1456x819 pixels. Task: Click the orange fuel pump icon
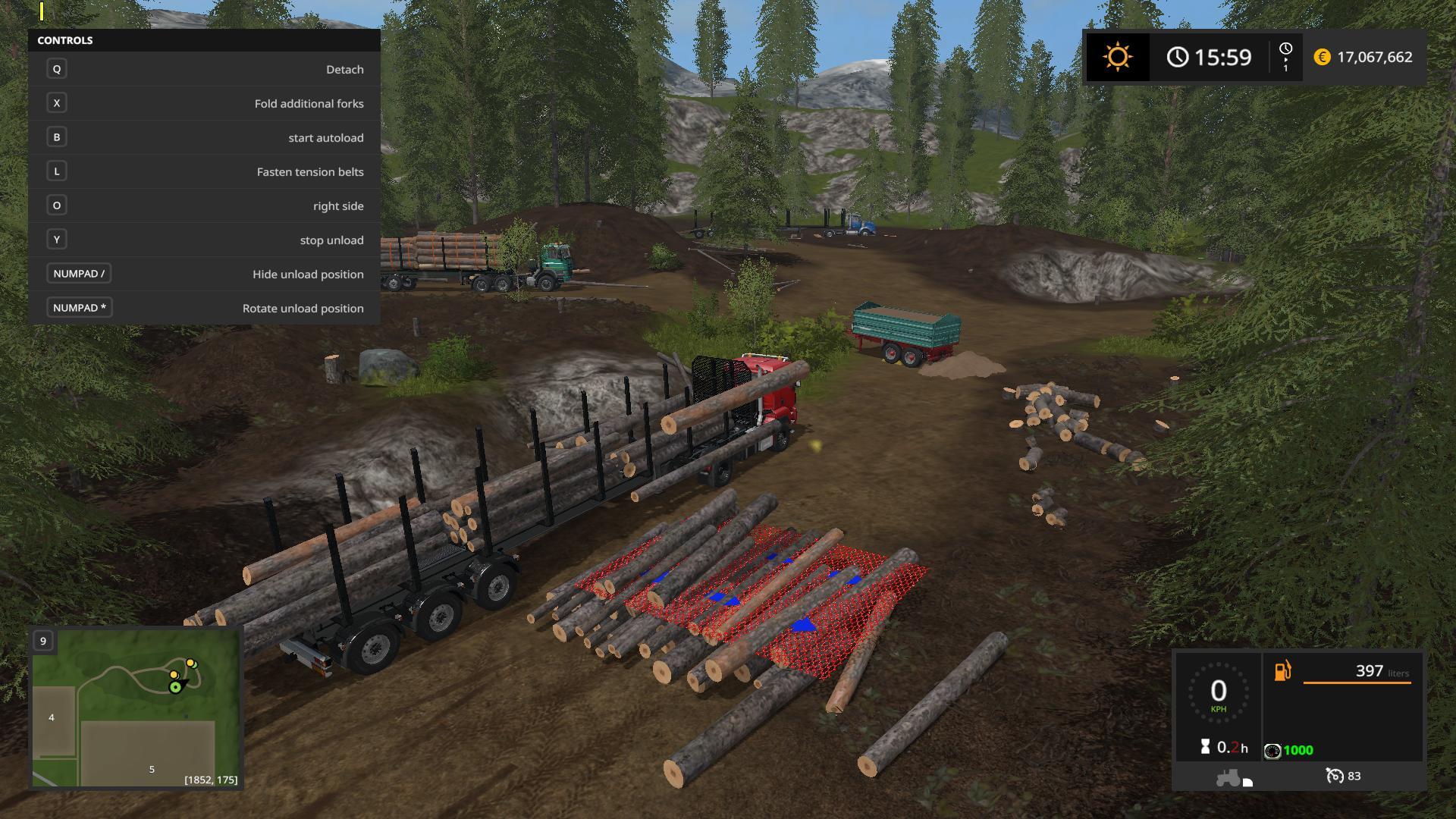[x=1282, y=671]
